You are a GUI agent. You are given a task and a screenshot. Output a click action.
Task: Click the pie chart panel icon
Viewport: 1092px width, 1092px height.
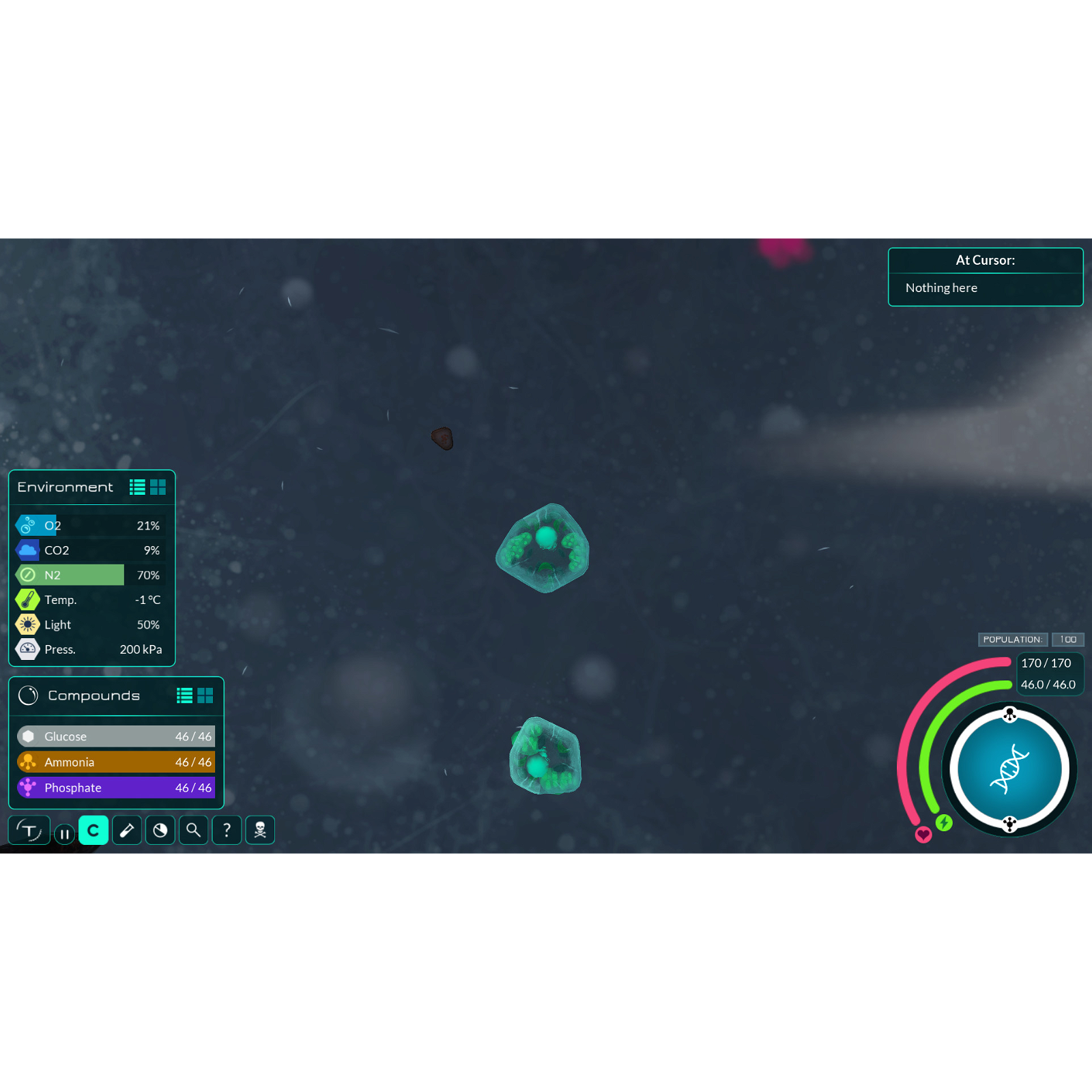(160, 830)
